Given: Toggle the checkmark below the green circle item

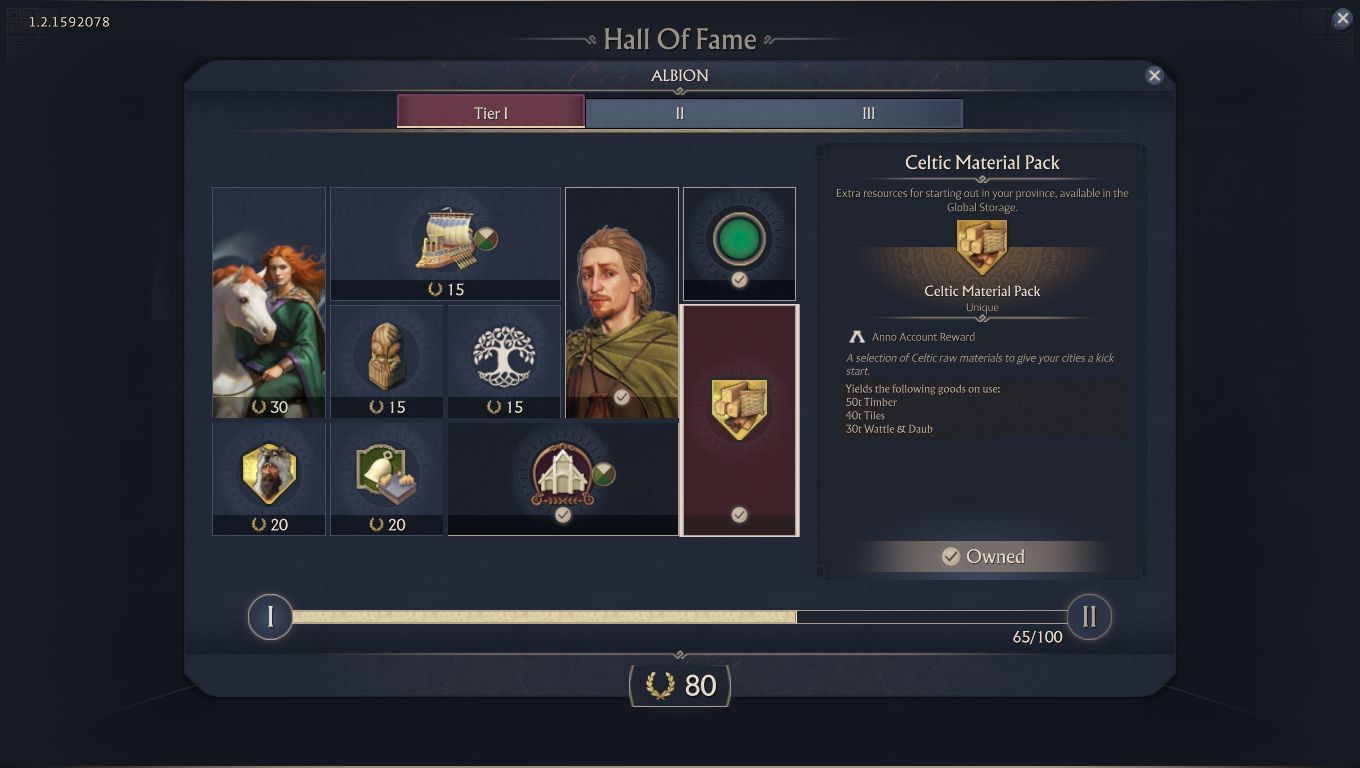Looking at the screenshot, I should click(x=739, y=281).
